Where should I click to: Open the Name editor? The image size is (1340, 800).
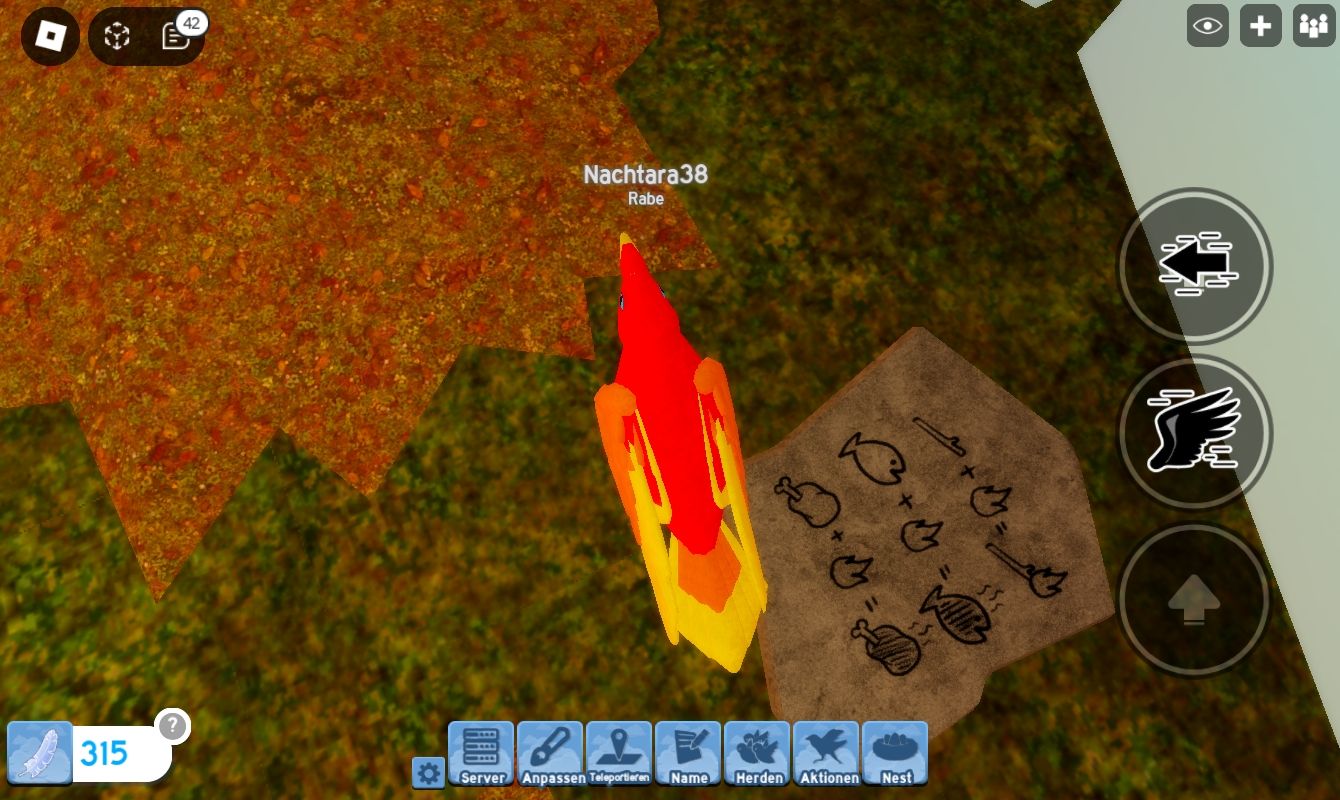688,754
